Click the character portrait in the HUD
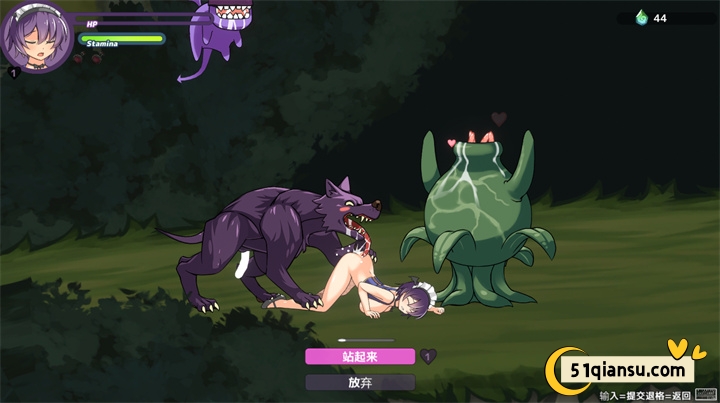This screenshot has width=720, height=403. tap(37, 38)
